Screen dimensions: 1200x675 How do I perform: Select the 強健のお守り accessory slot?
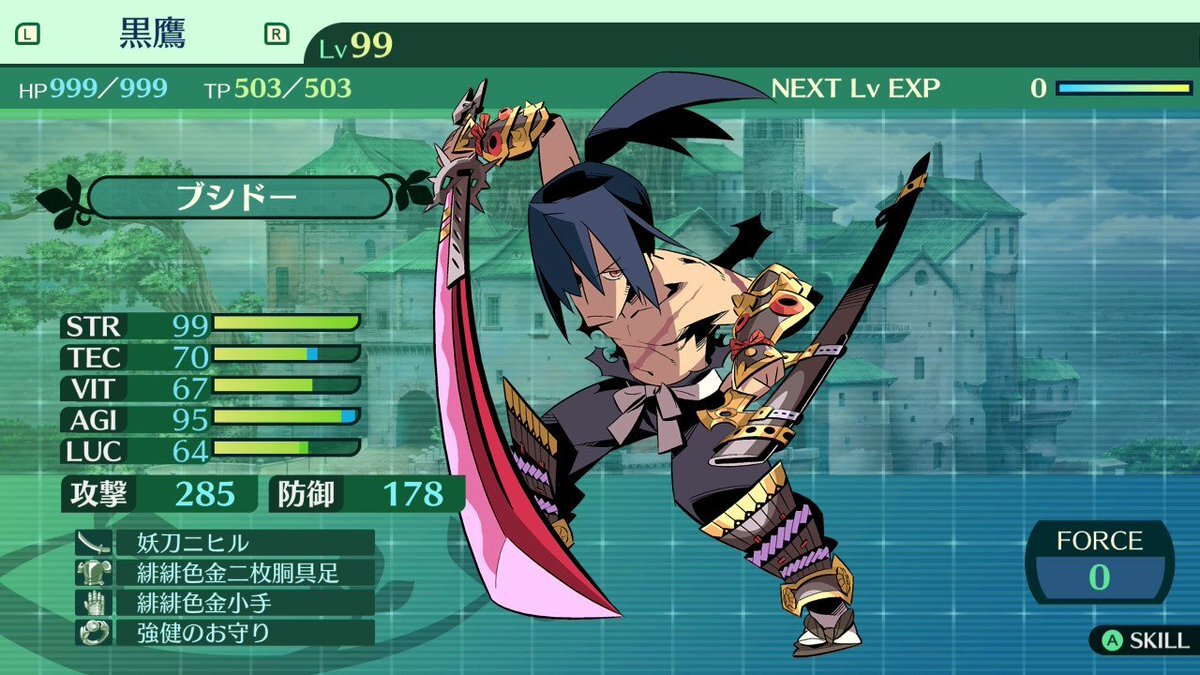tap(224, 633)
